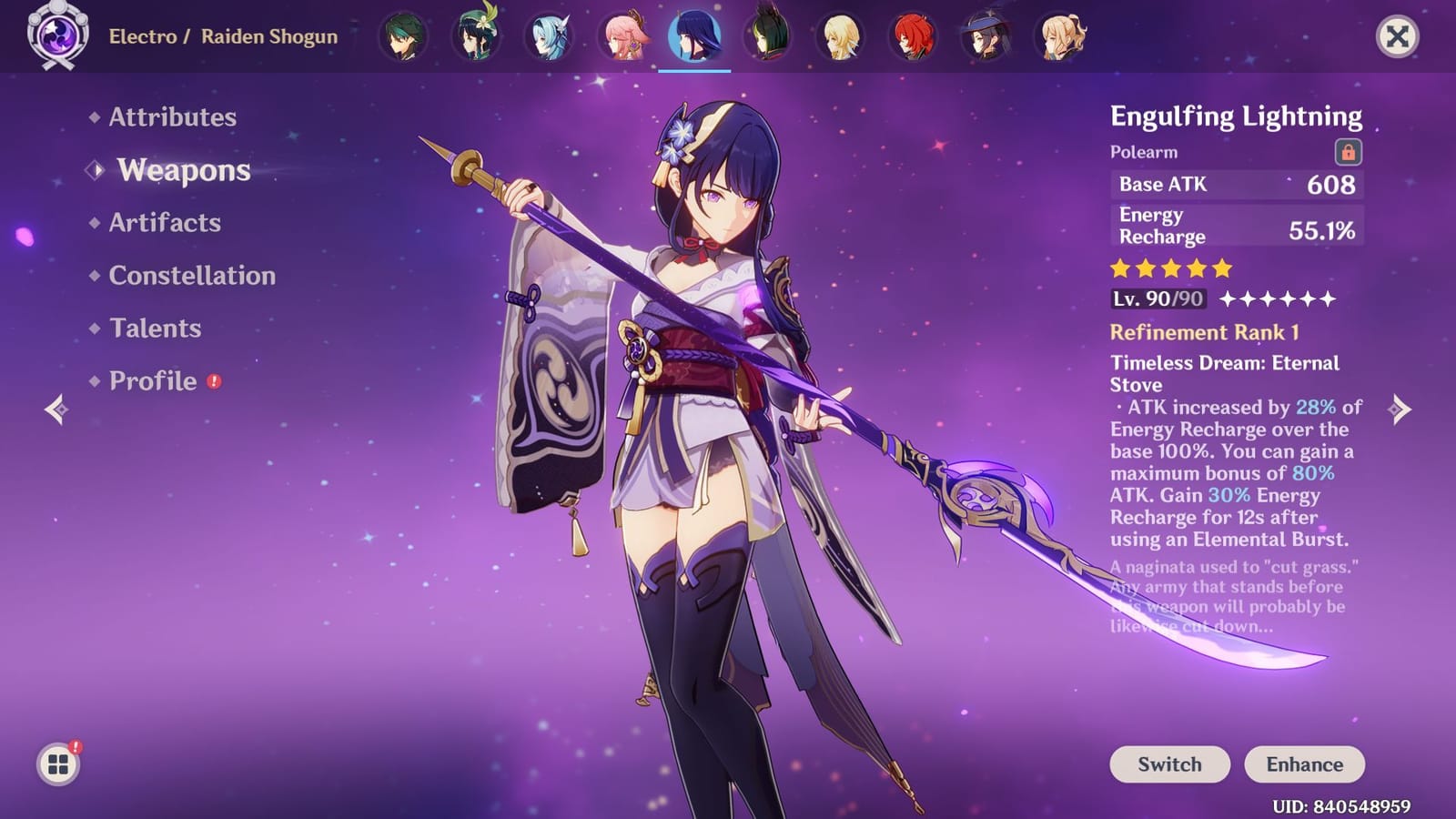
Task: Open the Constellation section
Action: click(189, 275)
